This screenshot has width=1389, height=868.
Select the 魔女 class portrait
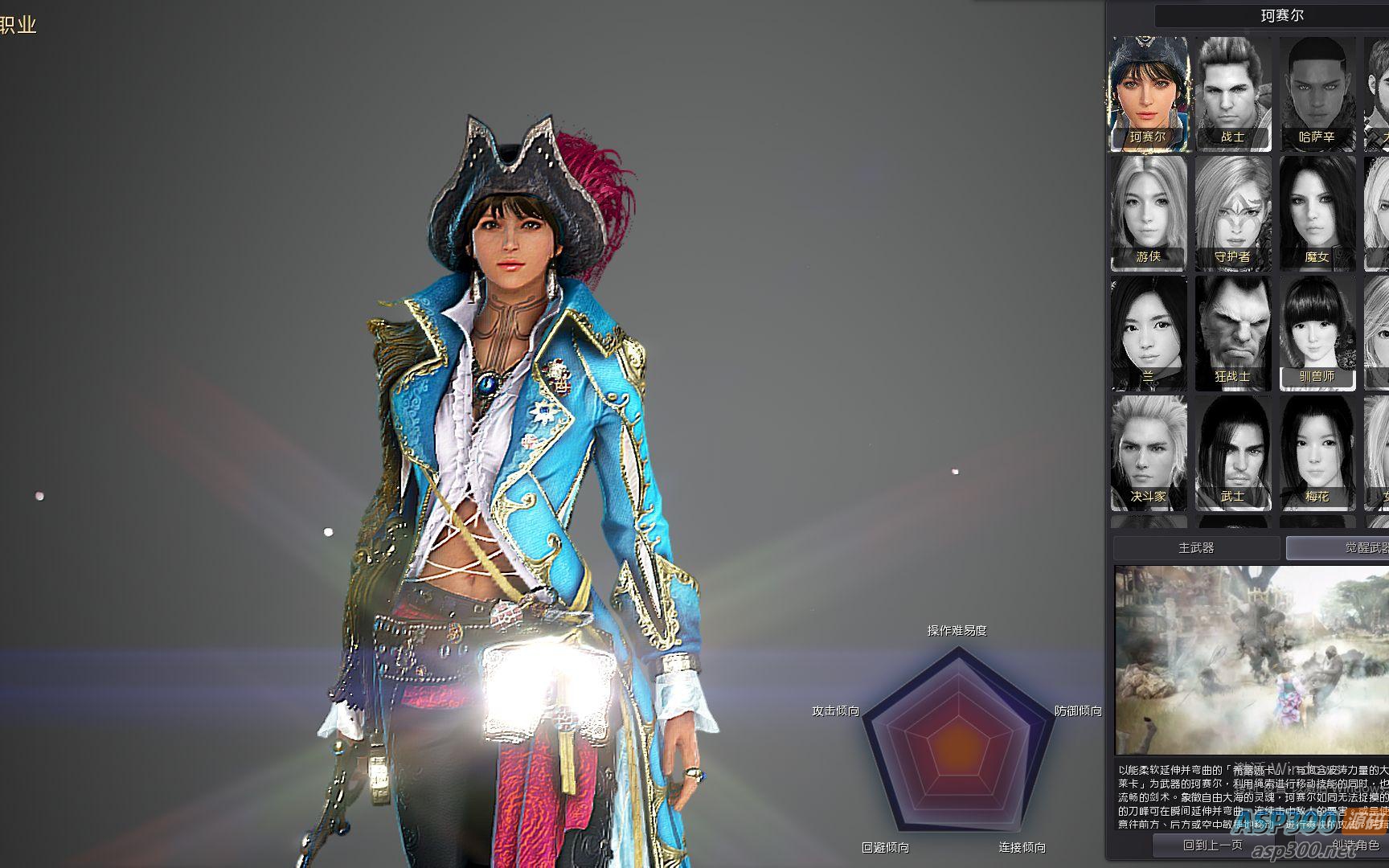(1317, 213)
